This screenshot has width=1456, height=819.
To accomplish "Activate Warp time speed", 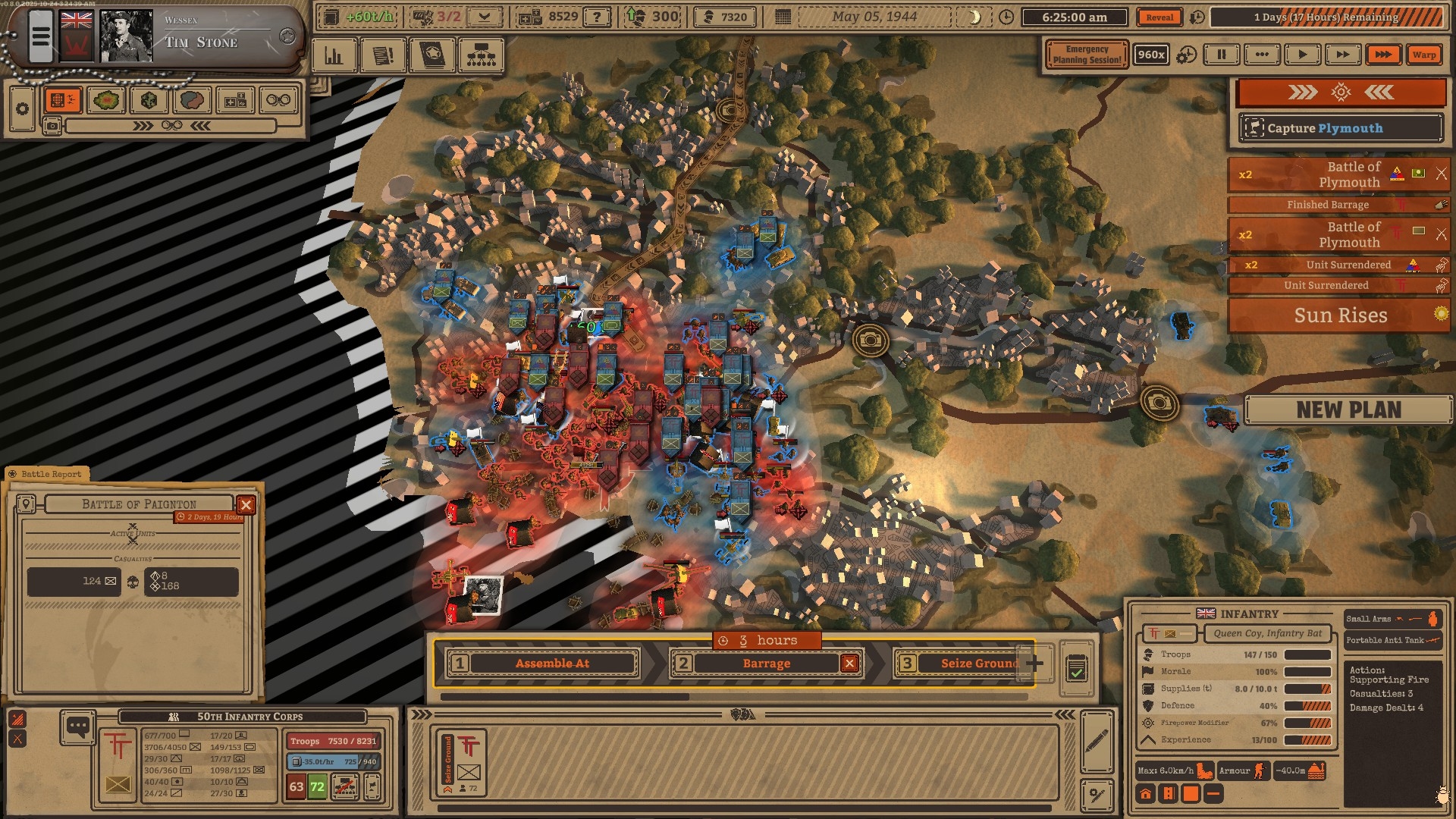I will pyautogui.click(x=1423, y=55).
